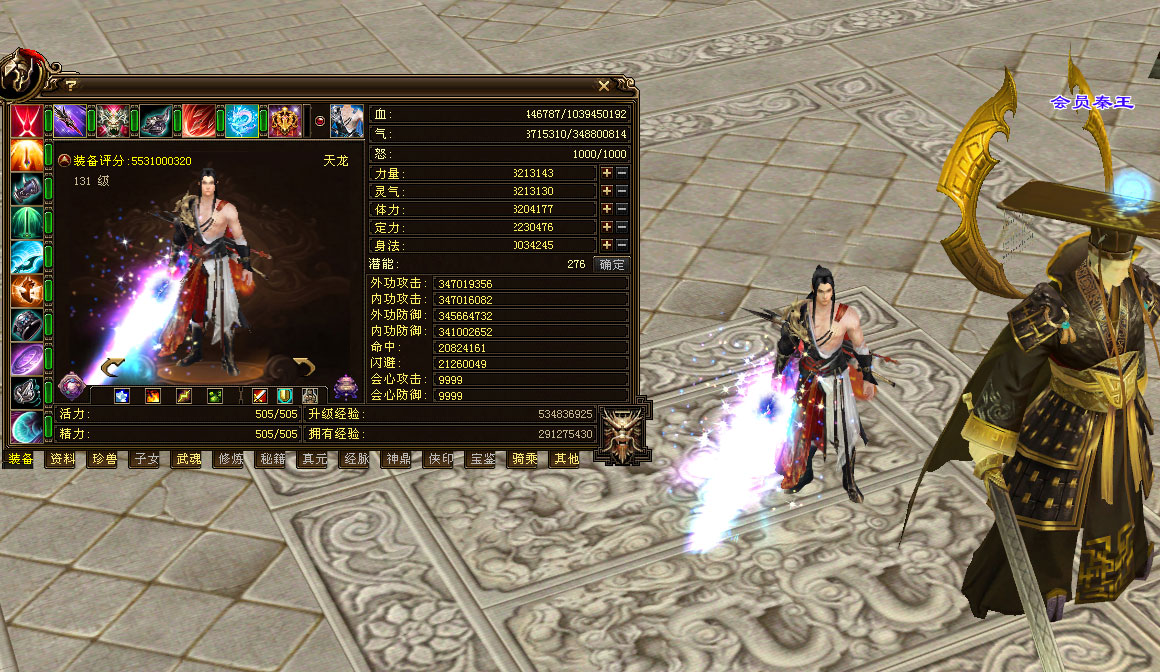This screenshot has width=1160, height=672.
Task: Switch to the 资料 profile tab
Action: 63,460
